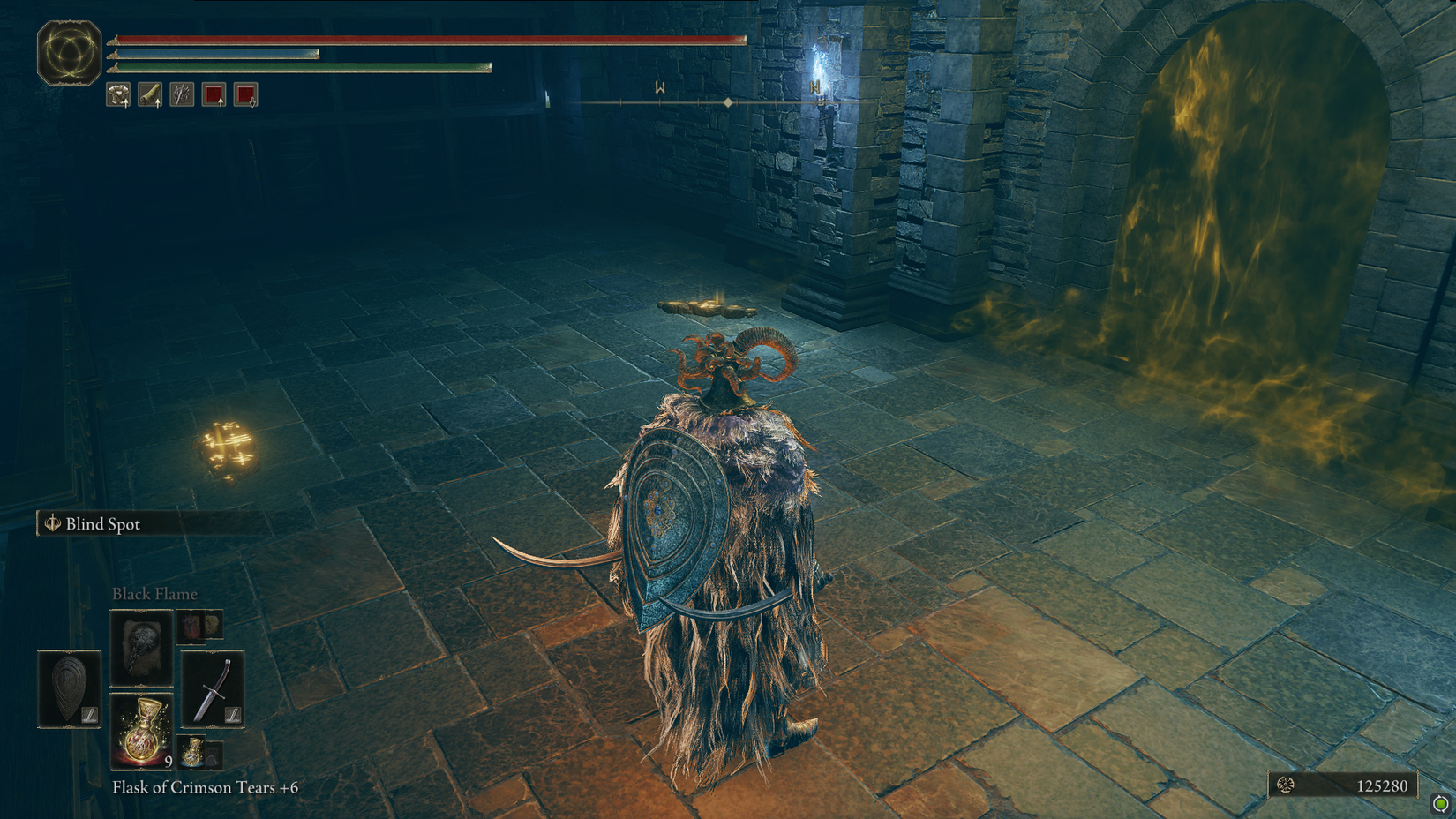Select the horn item in the second quick-slot
The height and width of the screenshot is (819, 1456).
150,94
